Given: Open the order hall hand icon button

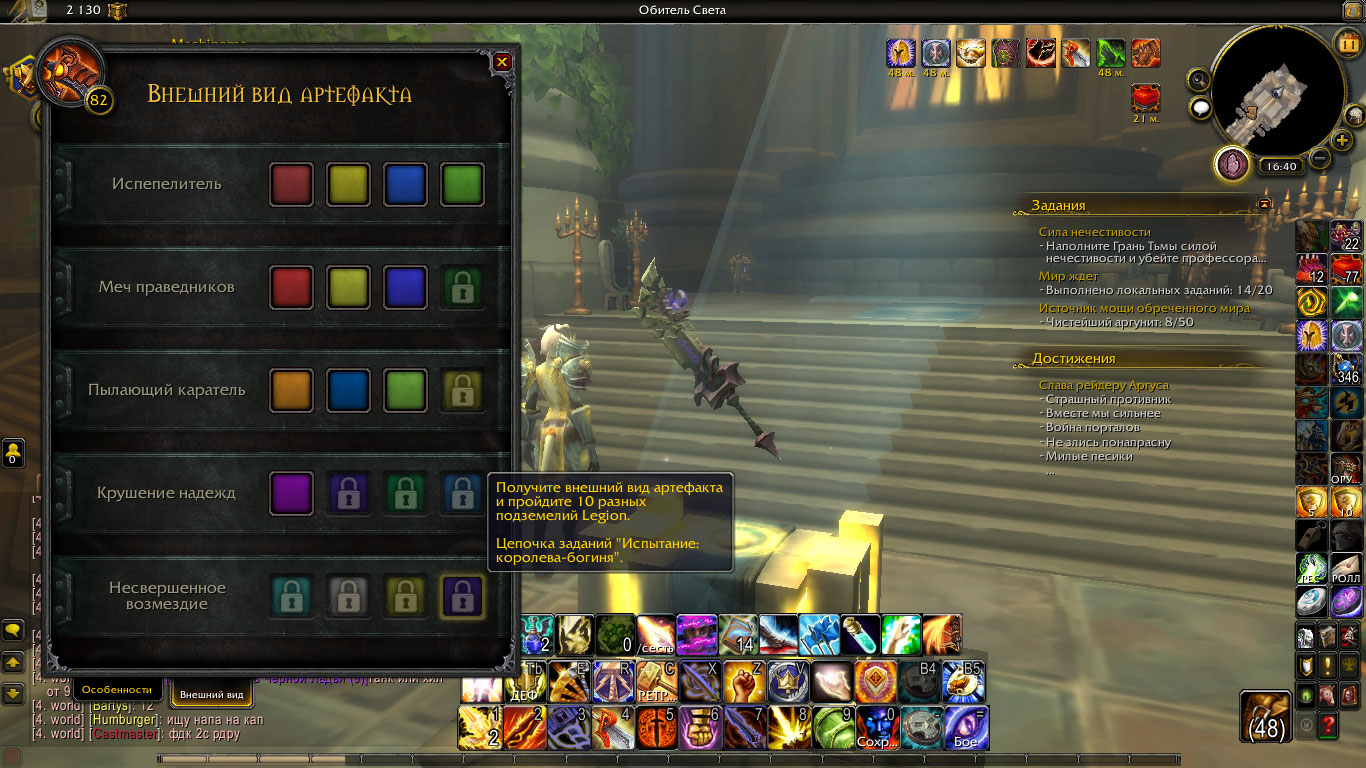Looking at the screenshot, I should [x=1232, y=163].
